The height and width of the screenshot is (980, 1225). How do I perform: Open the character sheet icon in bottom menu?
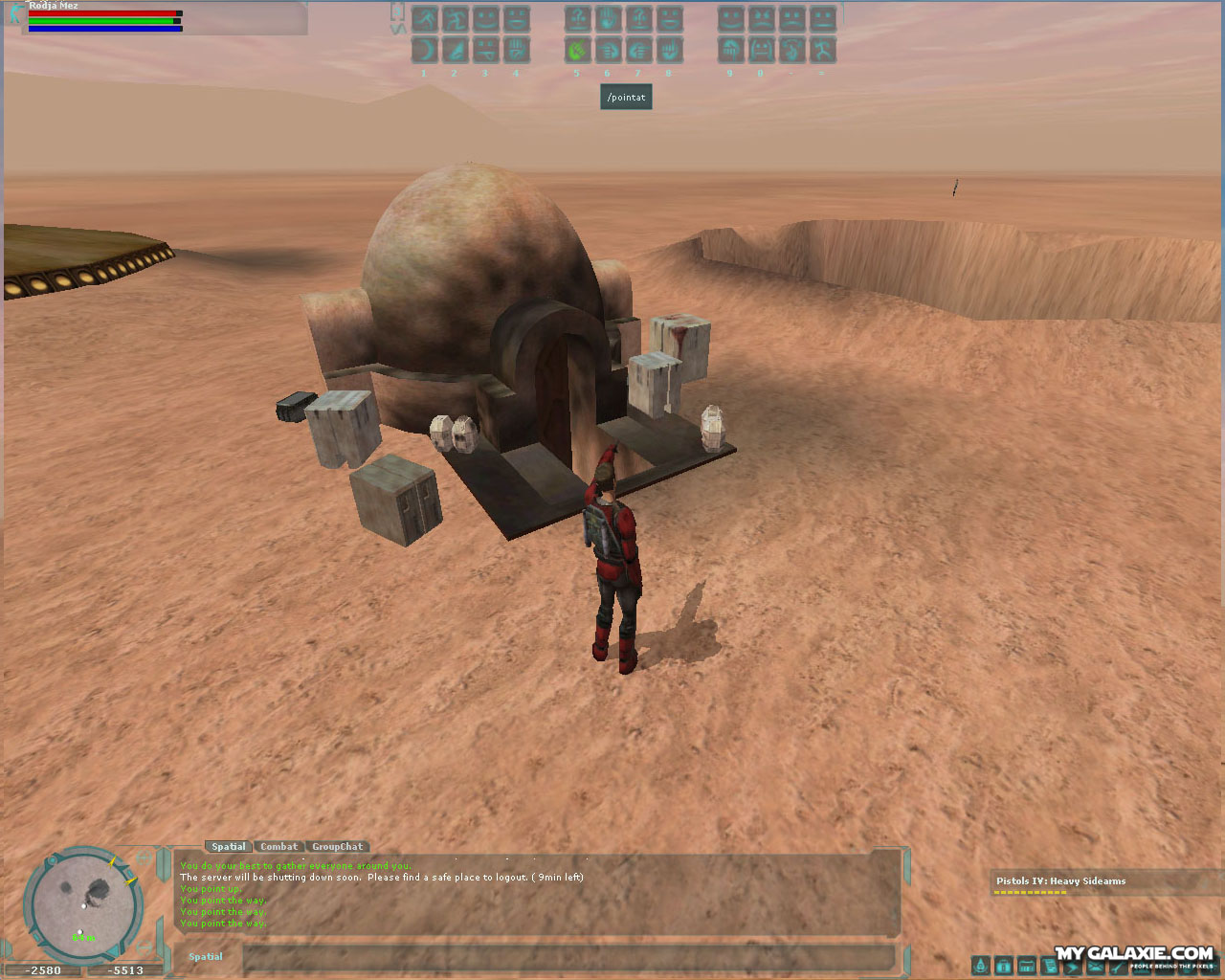tap(980, 966)
